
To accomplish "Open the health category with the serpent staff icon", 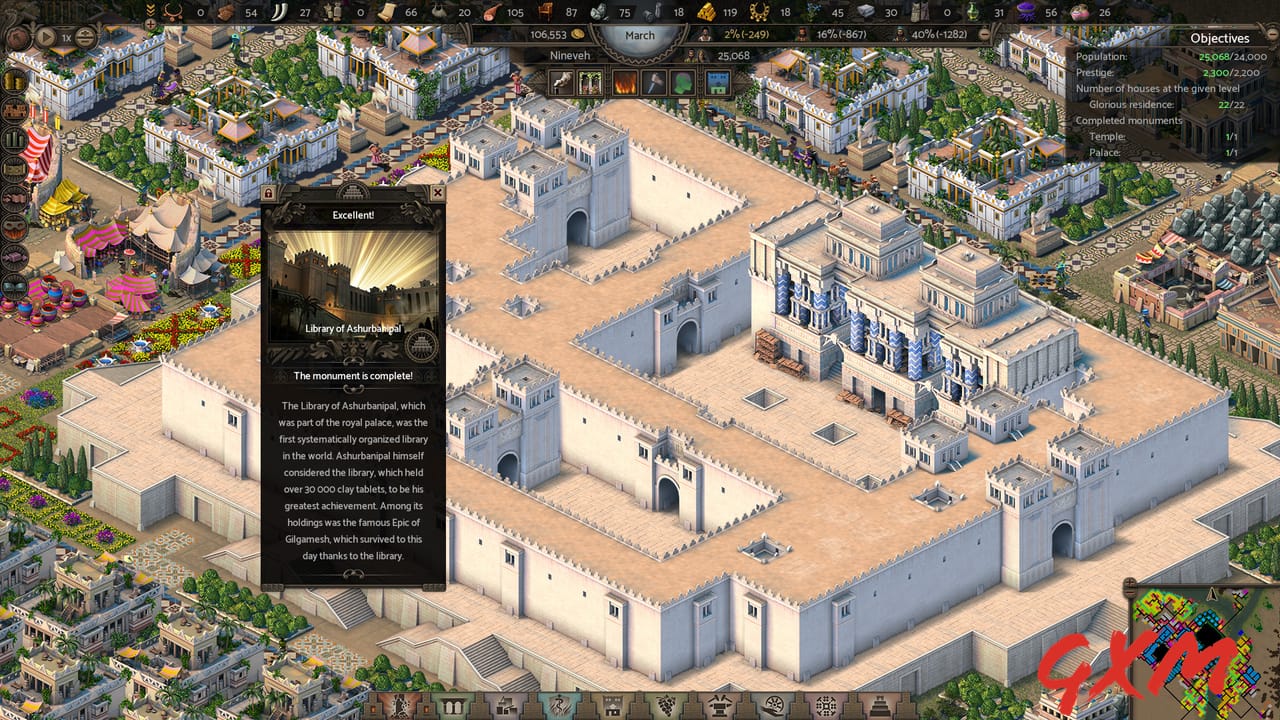I will point(559,705).
